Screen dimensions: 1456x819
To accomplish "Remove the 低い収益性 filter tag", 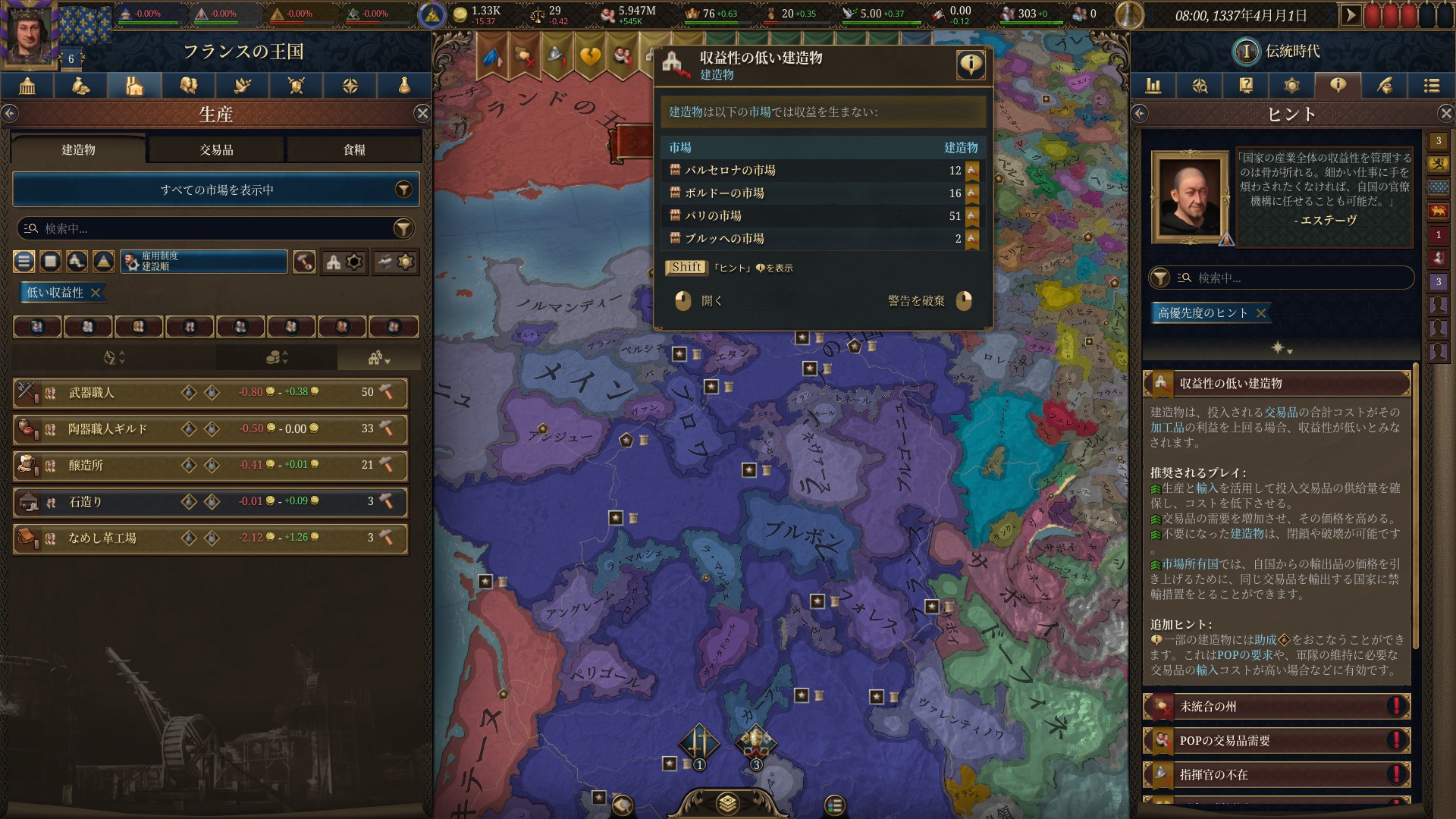I will (x=96, y=292).
